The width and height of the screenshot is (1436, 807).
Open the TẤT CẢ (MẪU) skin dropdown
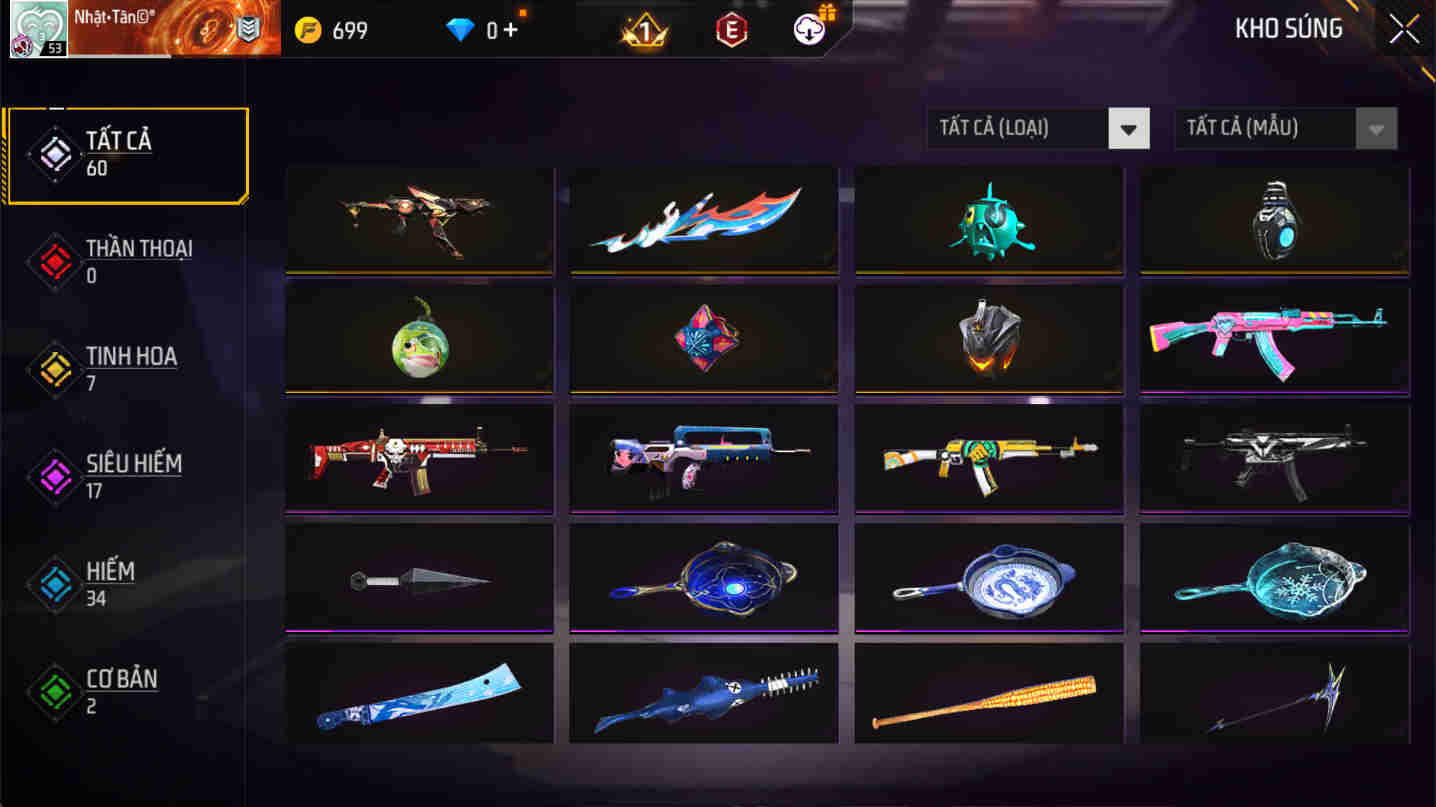(1265, 128)
